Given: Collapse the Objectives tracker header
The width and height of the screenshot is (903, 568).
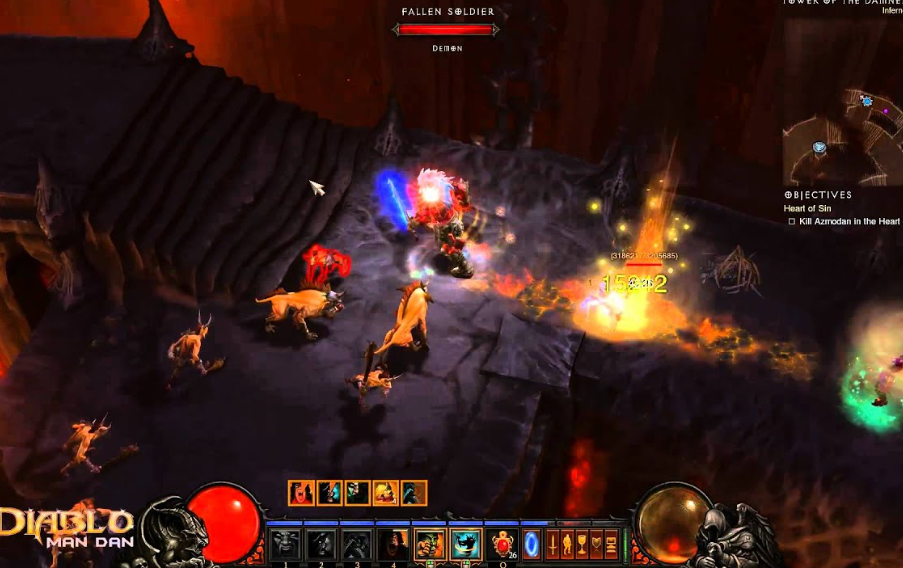Looking at the screenshot, I should 818,195.
